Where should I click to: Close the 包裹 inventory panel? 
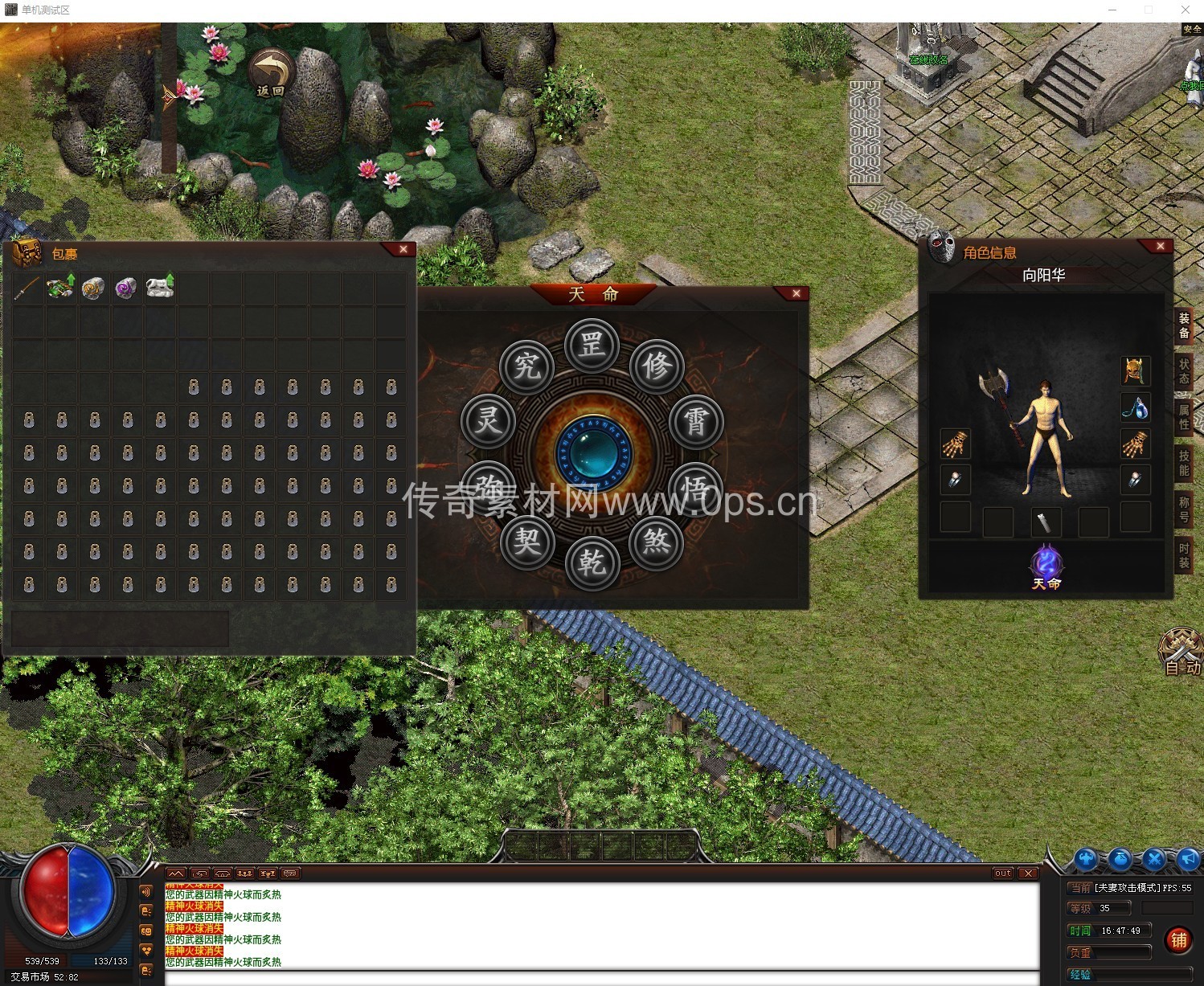tap(403, 250)
